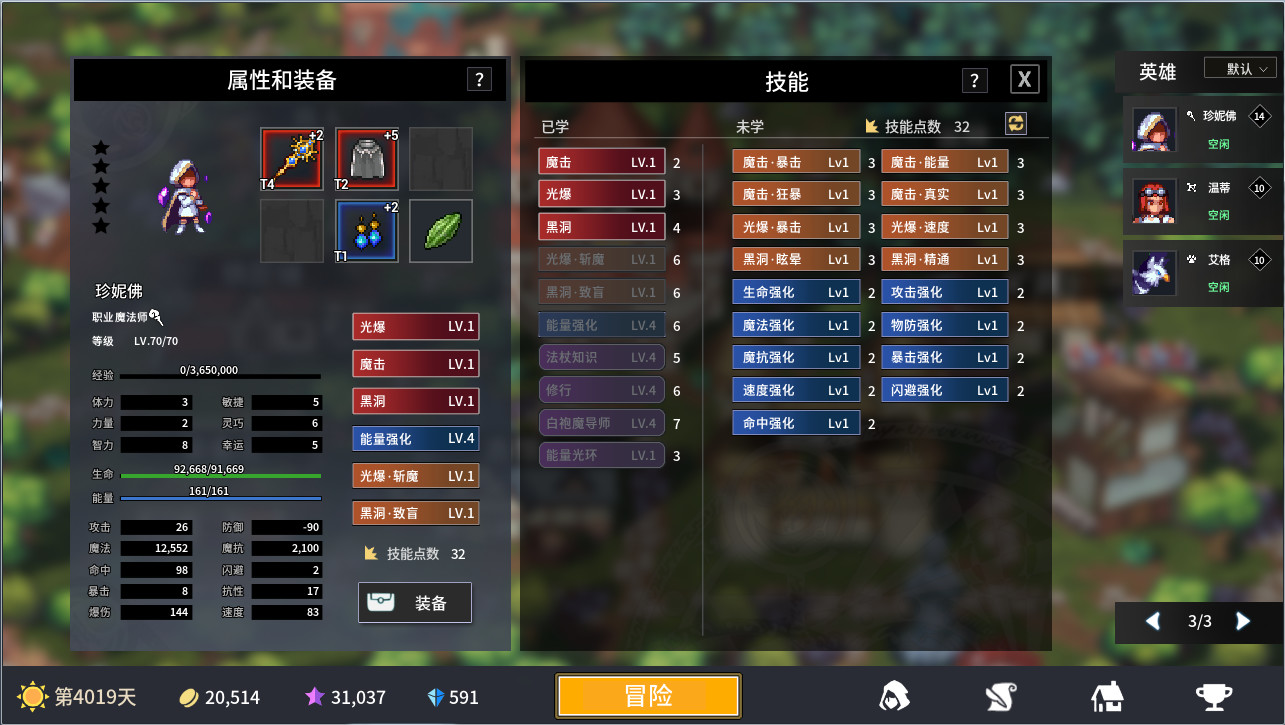
Task: Click the green feather equipment slot
Action: point(440,230)
